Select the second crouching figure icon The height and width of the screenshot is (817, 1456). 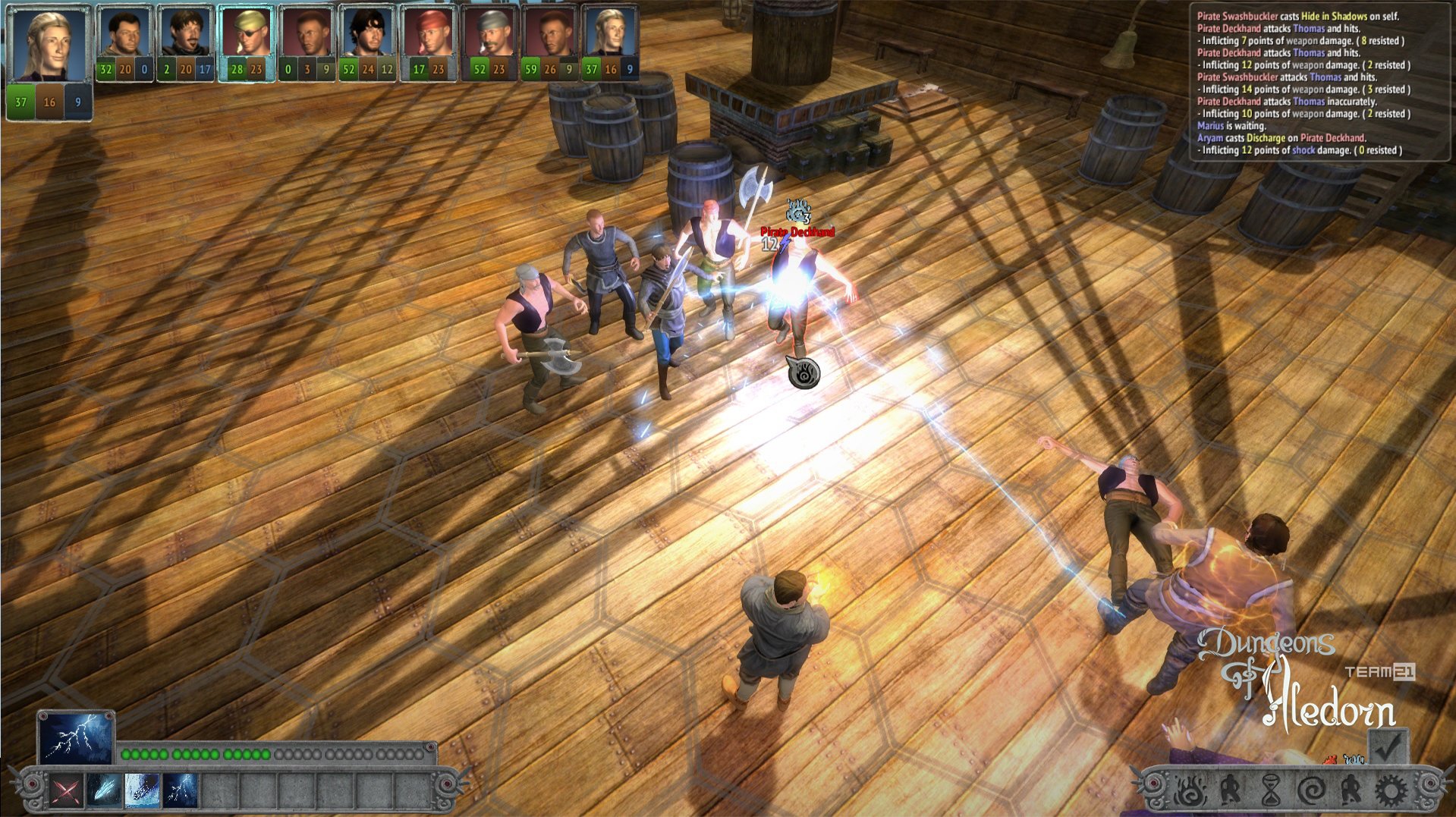click(x=1351, y=790)
